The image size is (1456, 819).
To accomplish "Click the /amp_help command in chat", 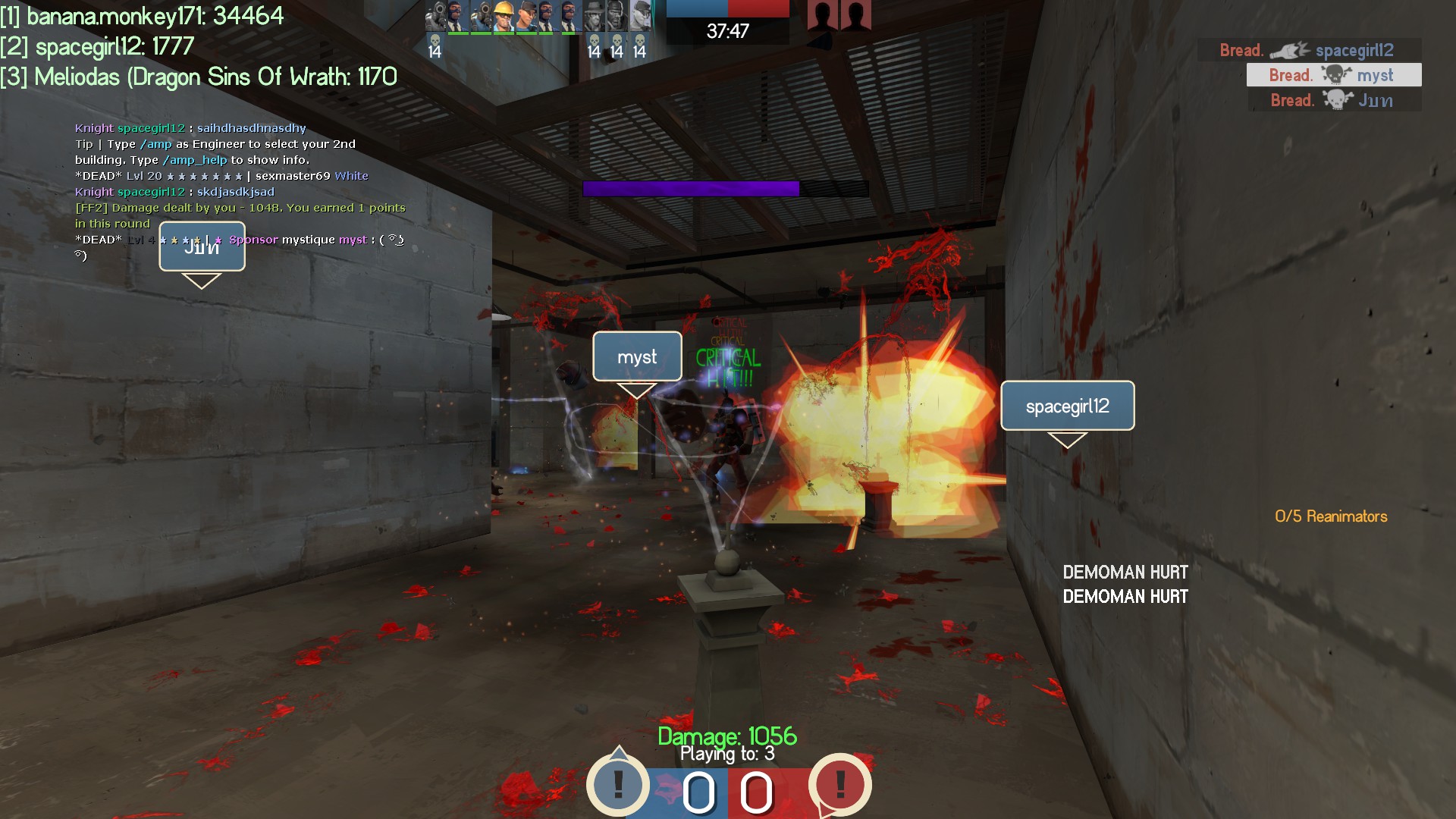I will point(195,160).
